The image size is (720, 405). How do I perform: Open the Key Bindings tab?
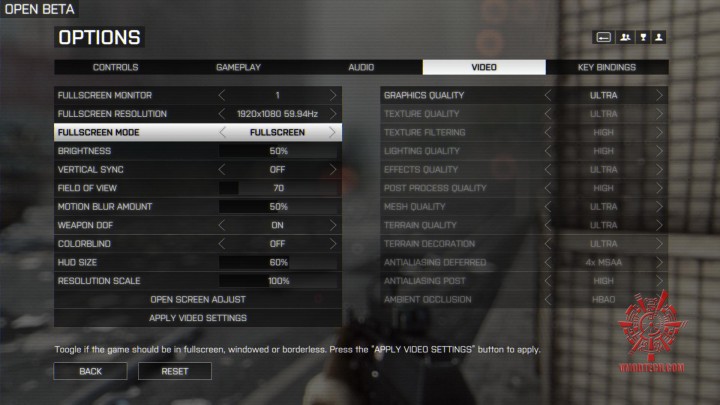606,68
